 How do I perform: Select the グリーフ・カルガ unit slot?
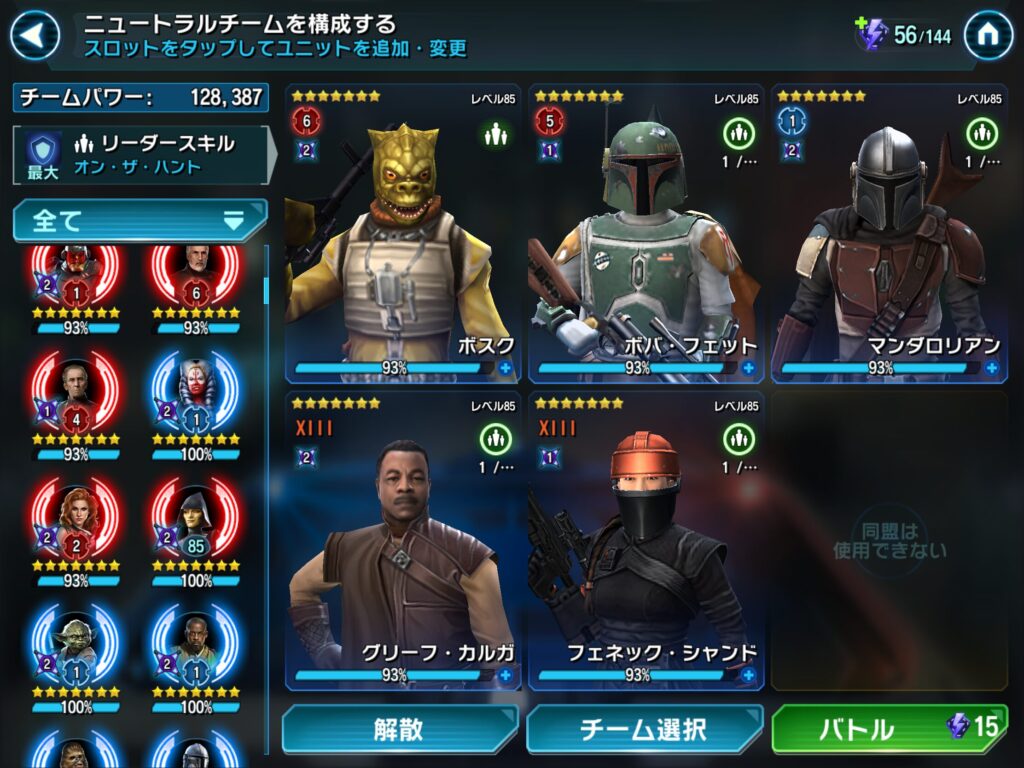point(402,540)
